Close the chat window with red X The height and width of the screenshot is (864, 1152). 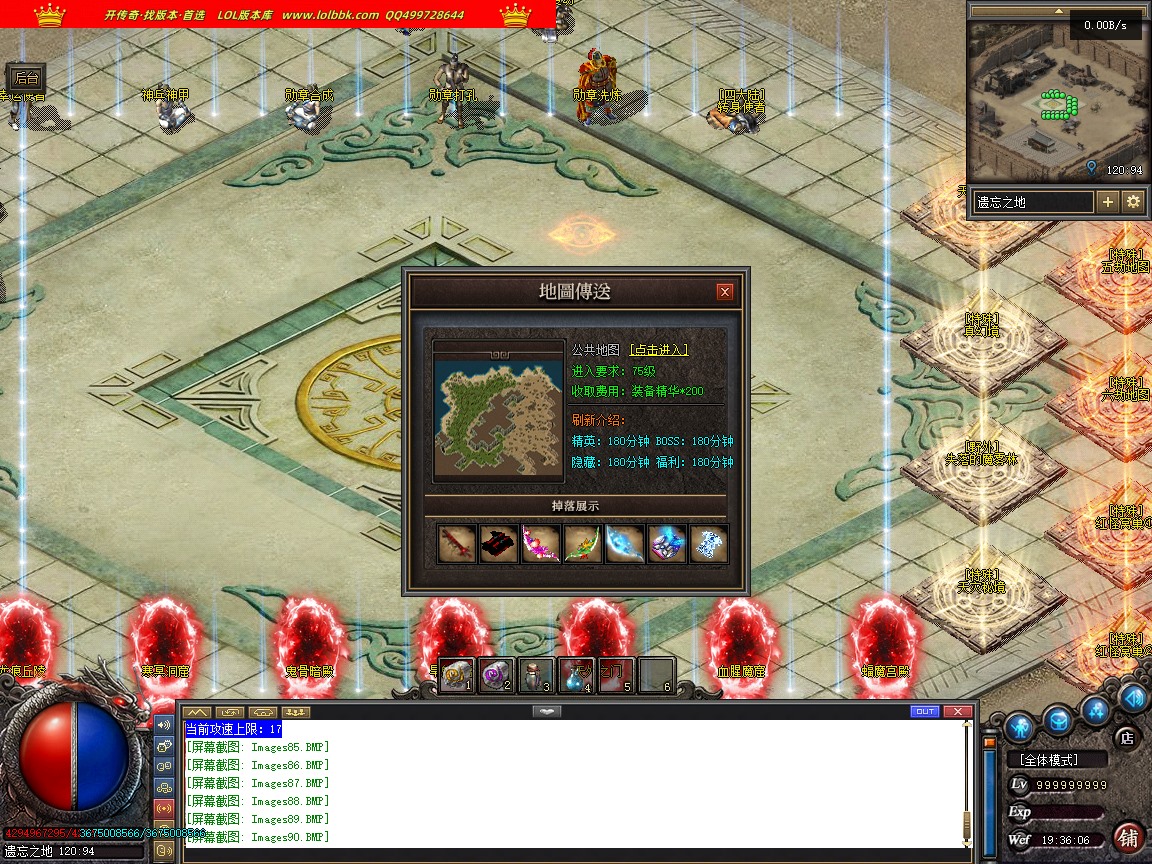pos(958,712)
